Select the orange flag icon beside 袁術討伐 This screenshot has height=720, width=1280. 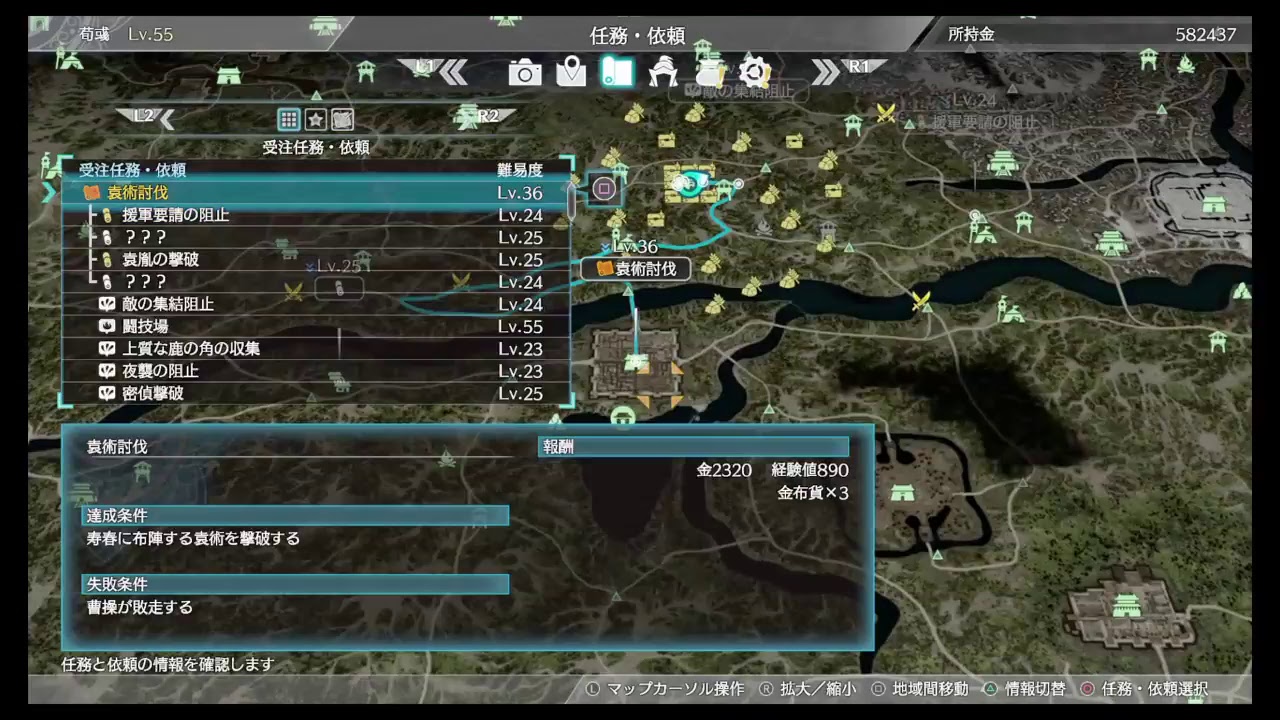pyautogui.click(x=94, y=192)
